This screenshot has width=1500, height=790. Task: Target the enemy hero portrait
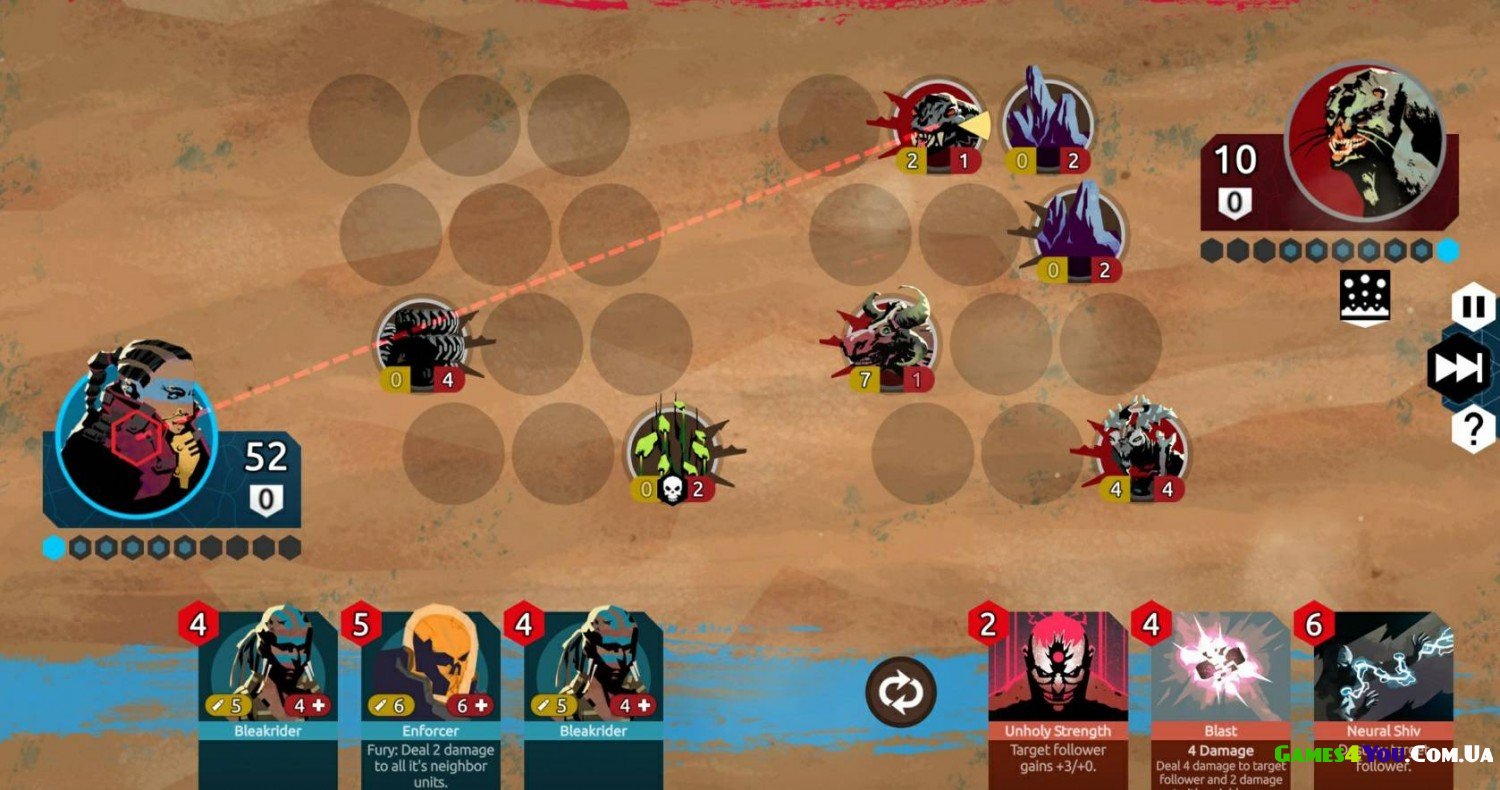pyautogui.click(x=1366, y=140)
